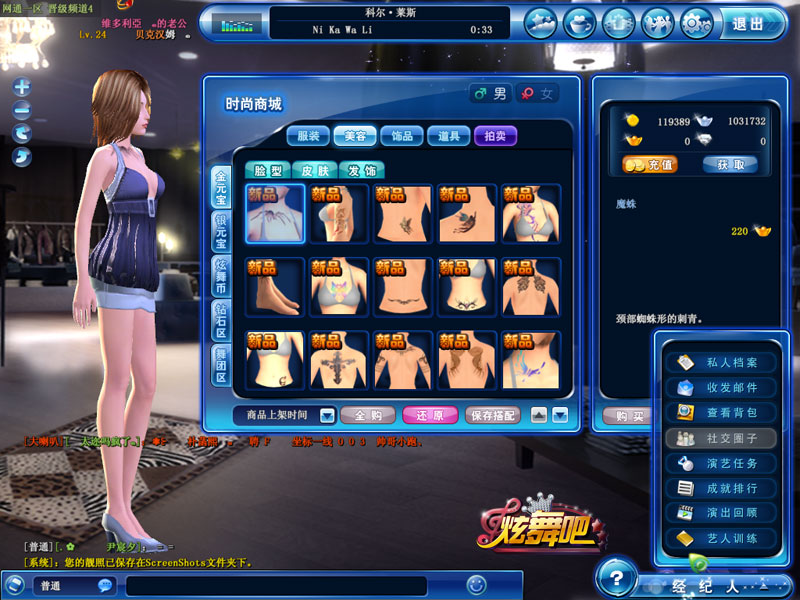
Task: Open 私人档案 personal profile
Action: click(725, 363)
